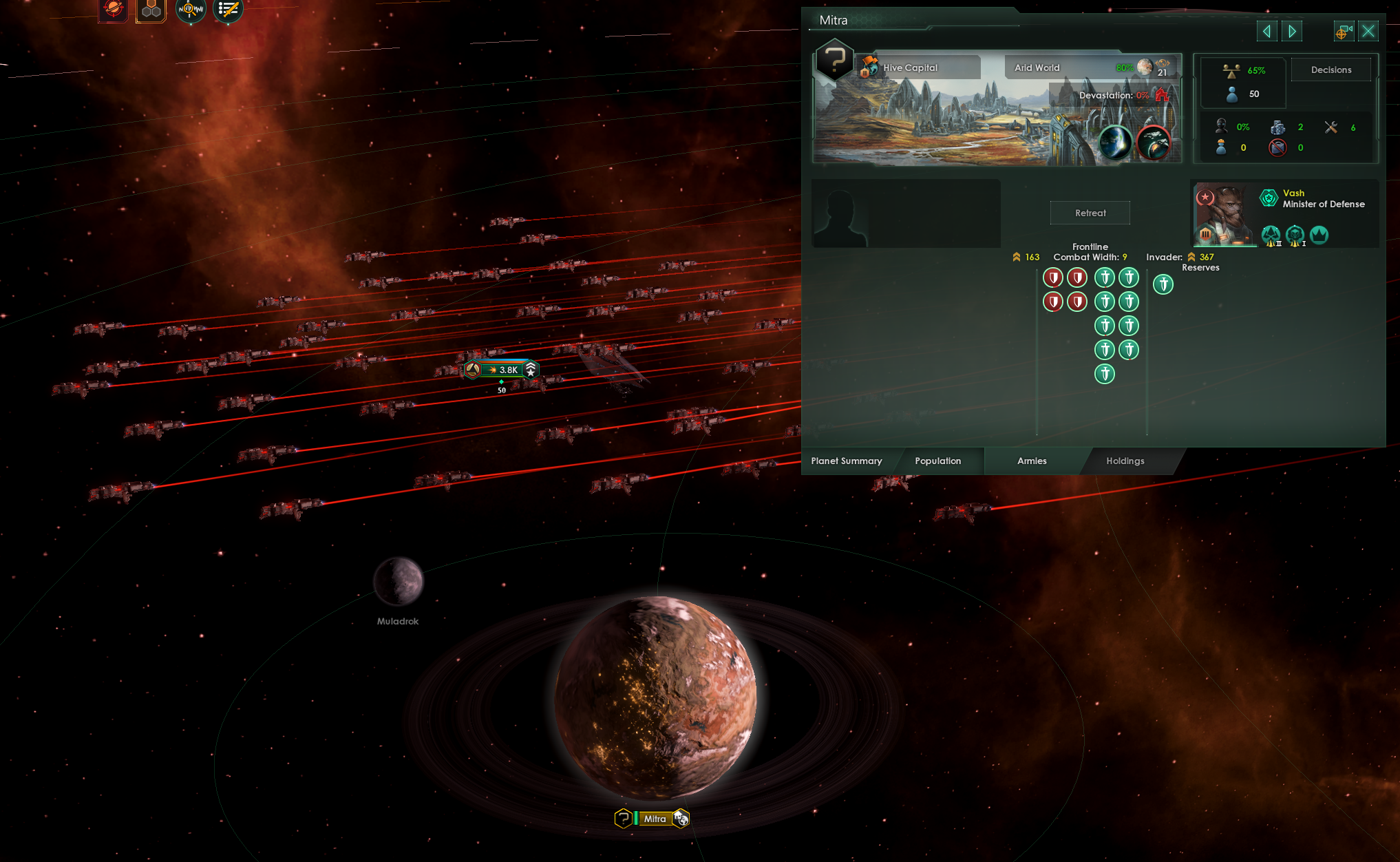The width and height of the screenshot is (1400, 862).
Task: Click the camera focus icon in the Mitra window
Action: click(1344, 31)
